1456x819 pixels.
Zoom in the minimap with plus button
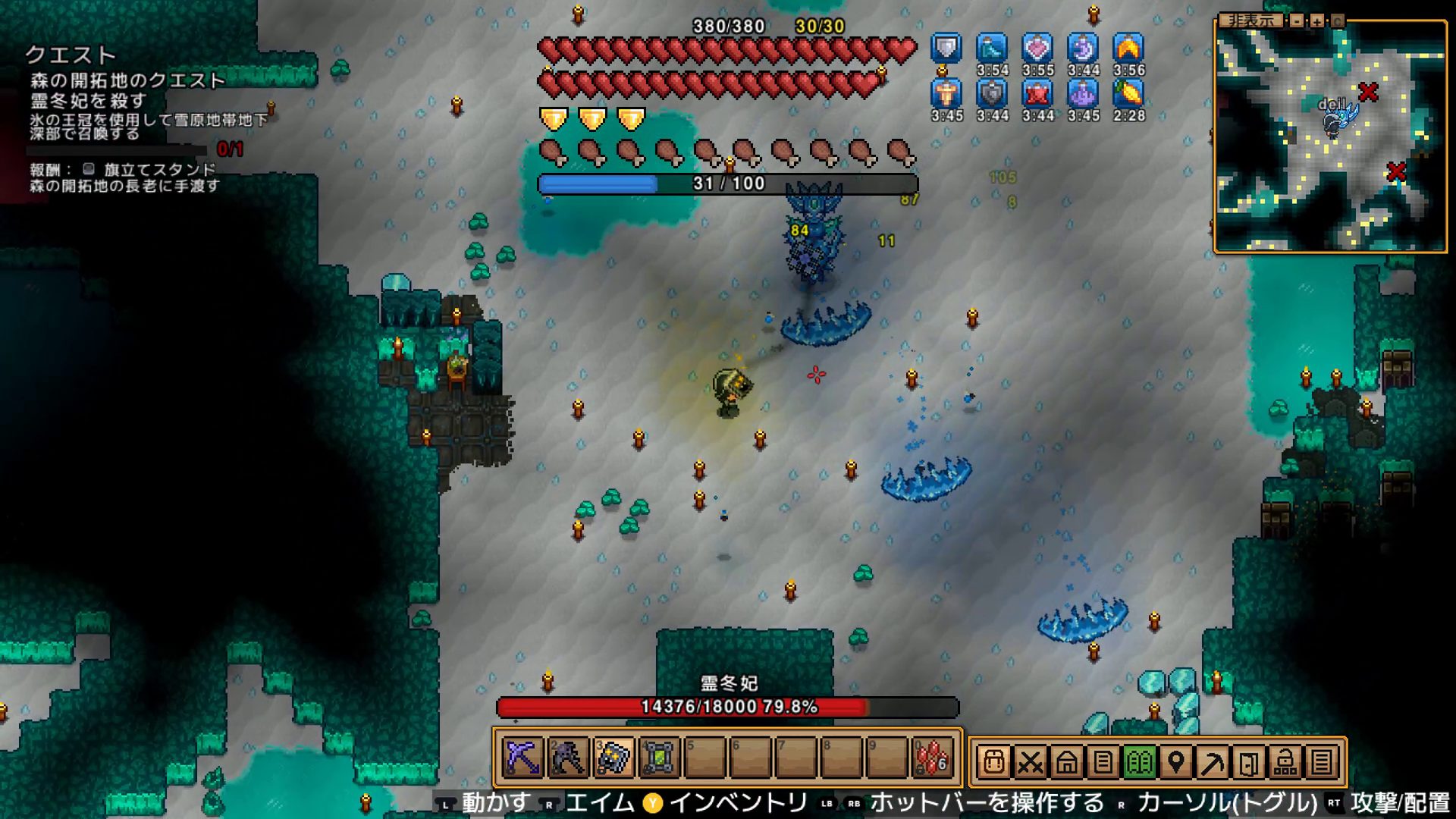pyautogui.click(x=1317, y=21)
